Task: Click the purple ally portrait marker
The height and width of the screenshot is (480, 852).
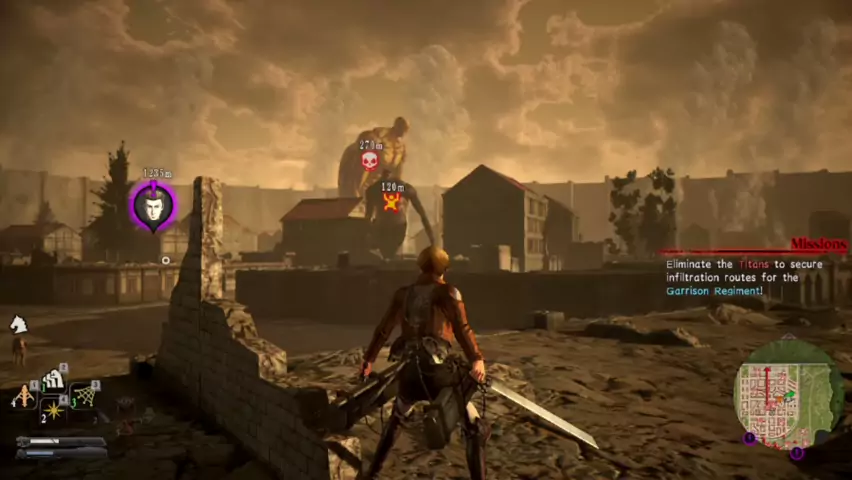Action: tap(153, 205)
